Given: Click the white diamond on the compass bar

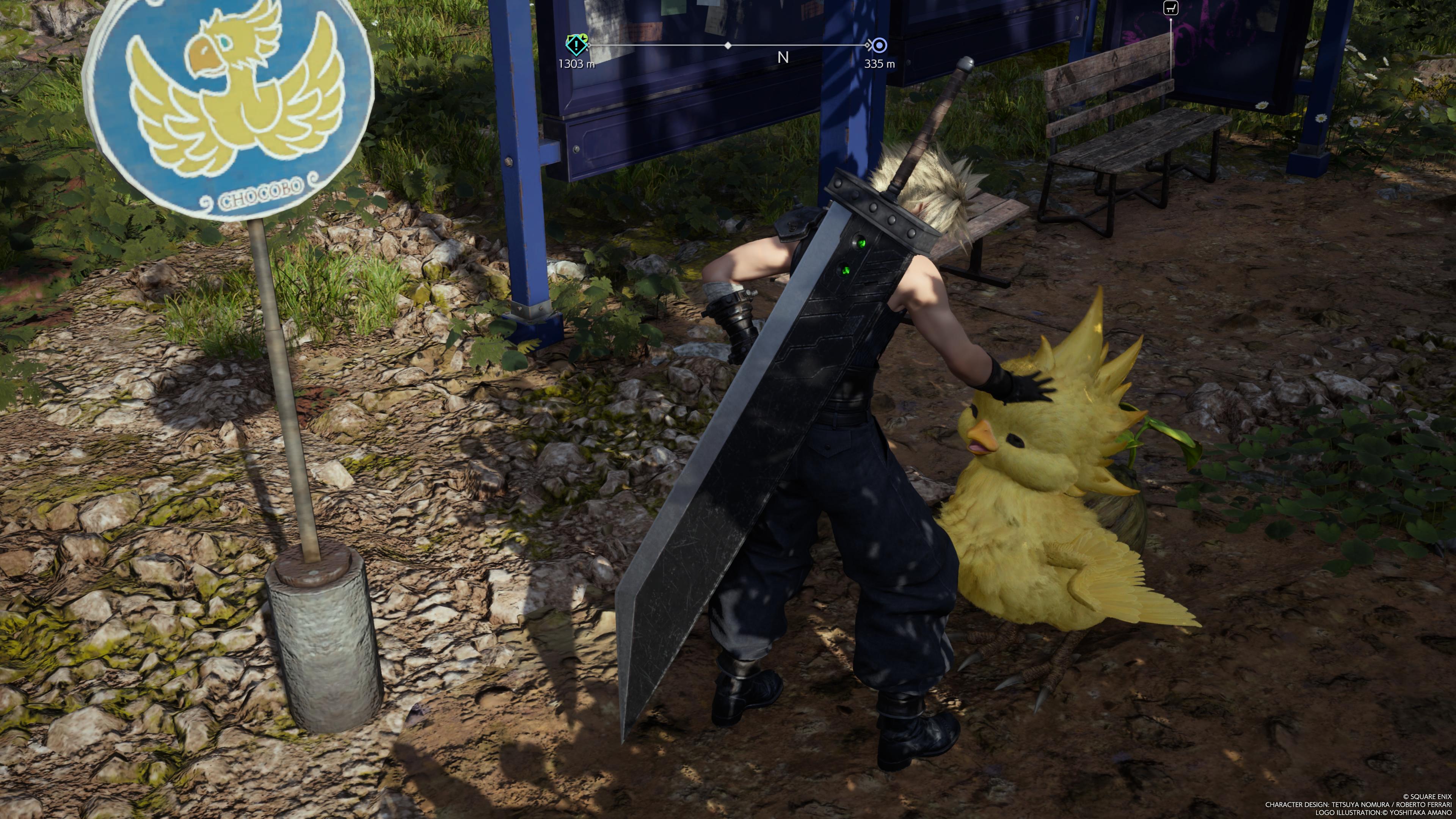Looking at the screenshot, I should [x=728, y=45].
